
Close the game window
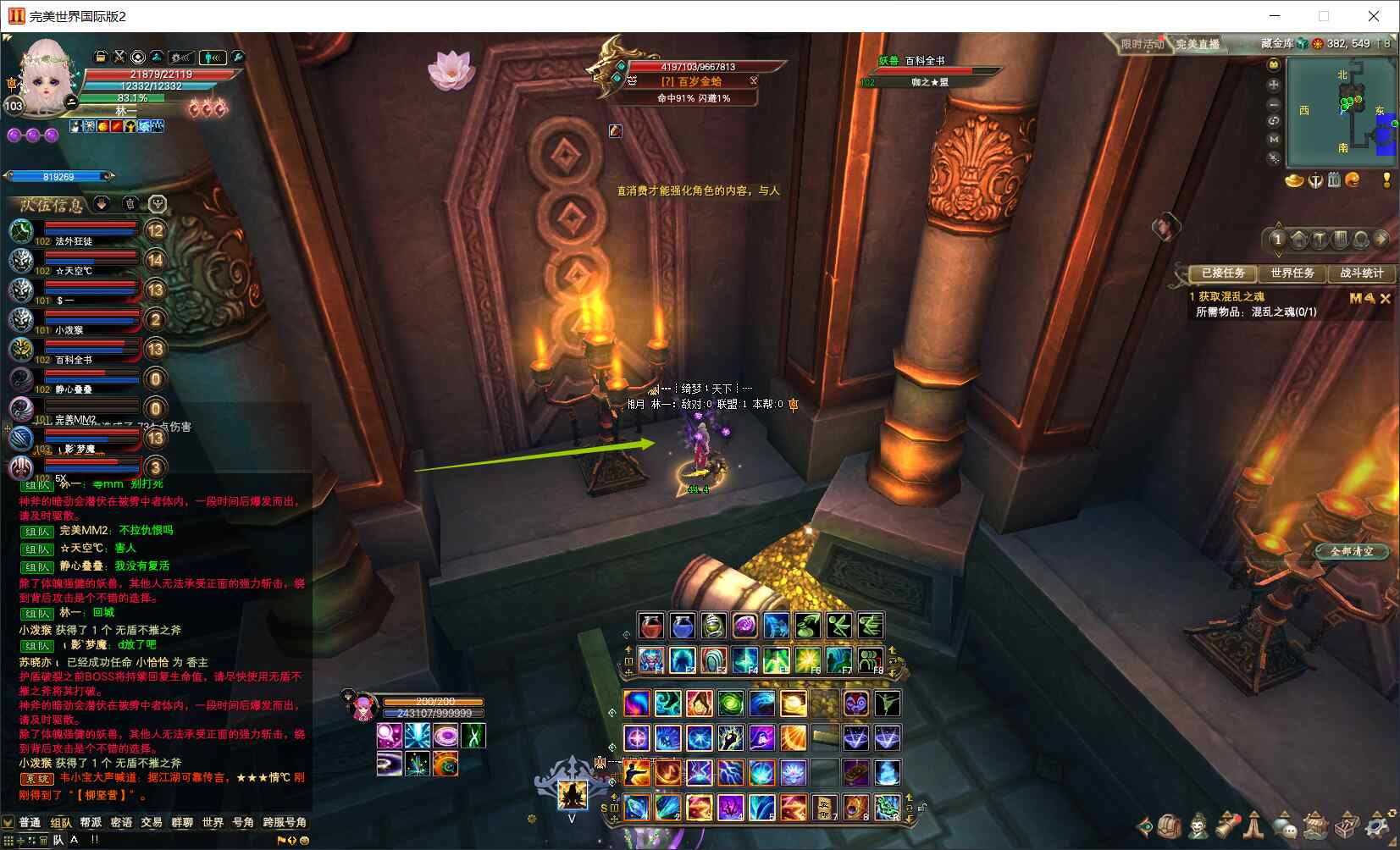click(x=1374, y=16)
